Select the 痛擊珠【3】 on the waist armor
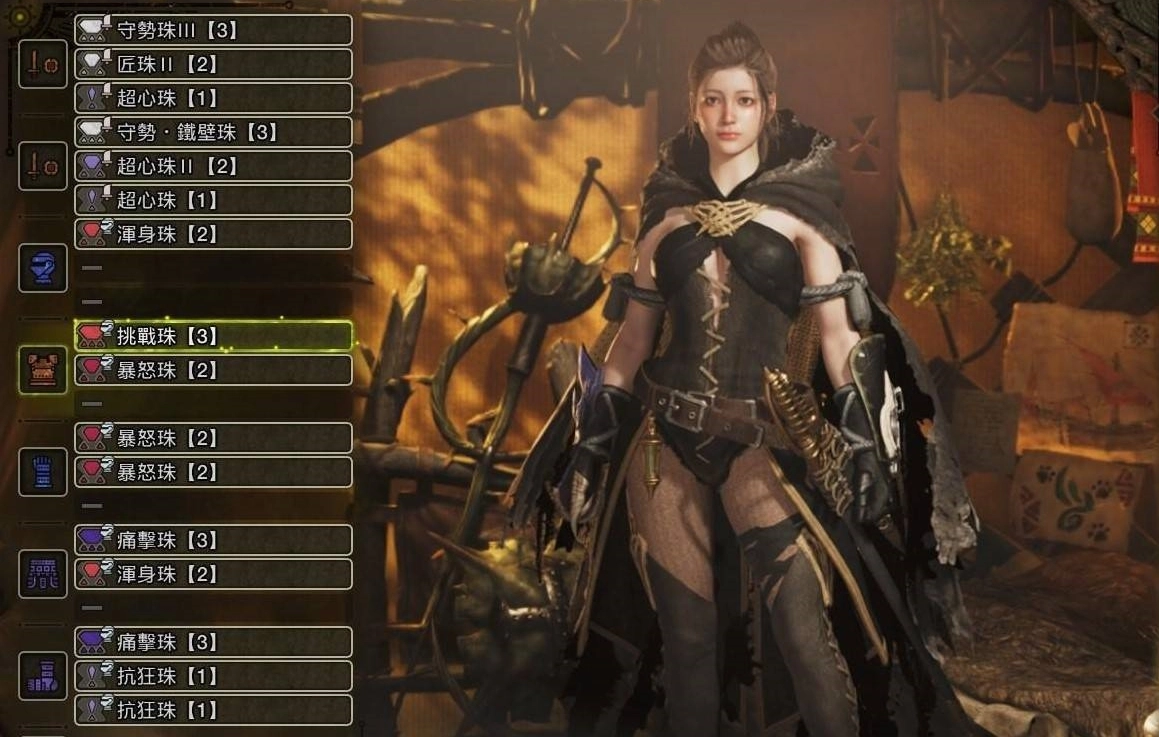The height and width of the screenshot is (737, 1159). coord(213,540)
